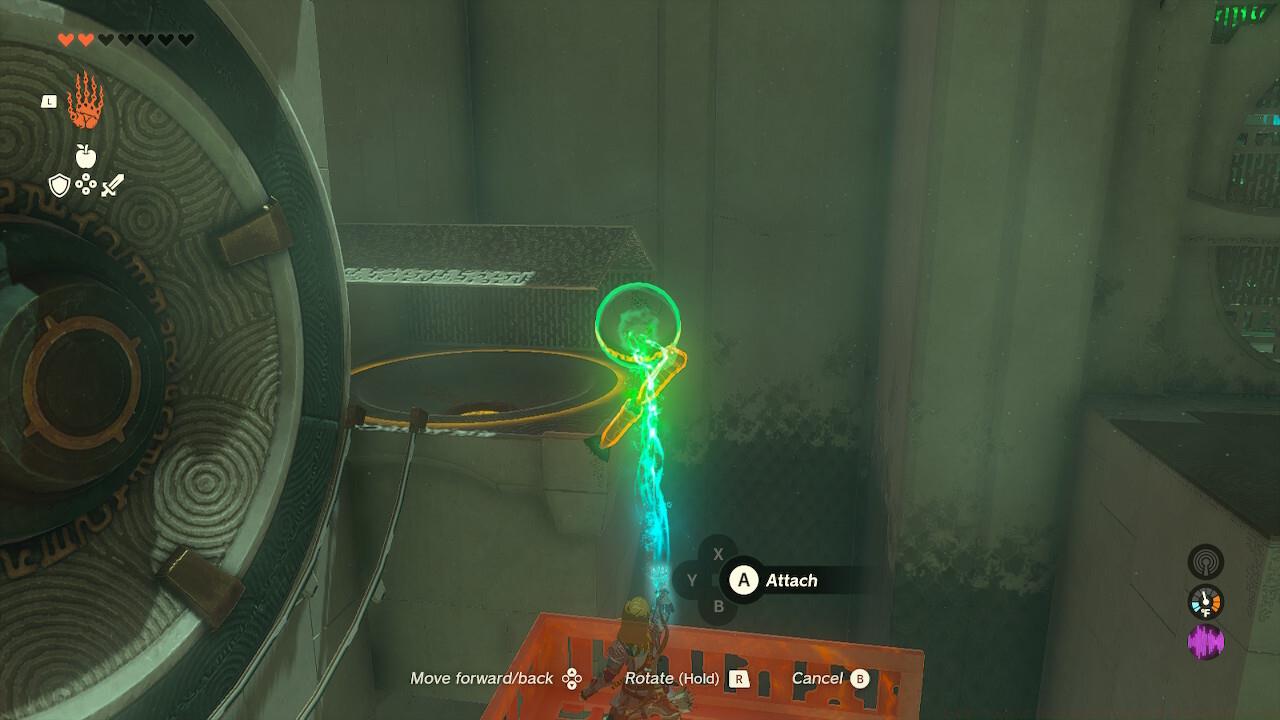Image resolution: width=1280 pixels, height=720 pixels.
Task: Click the B direction on the button pad
Action: click(717, 604)
